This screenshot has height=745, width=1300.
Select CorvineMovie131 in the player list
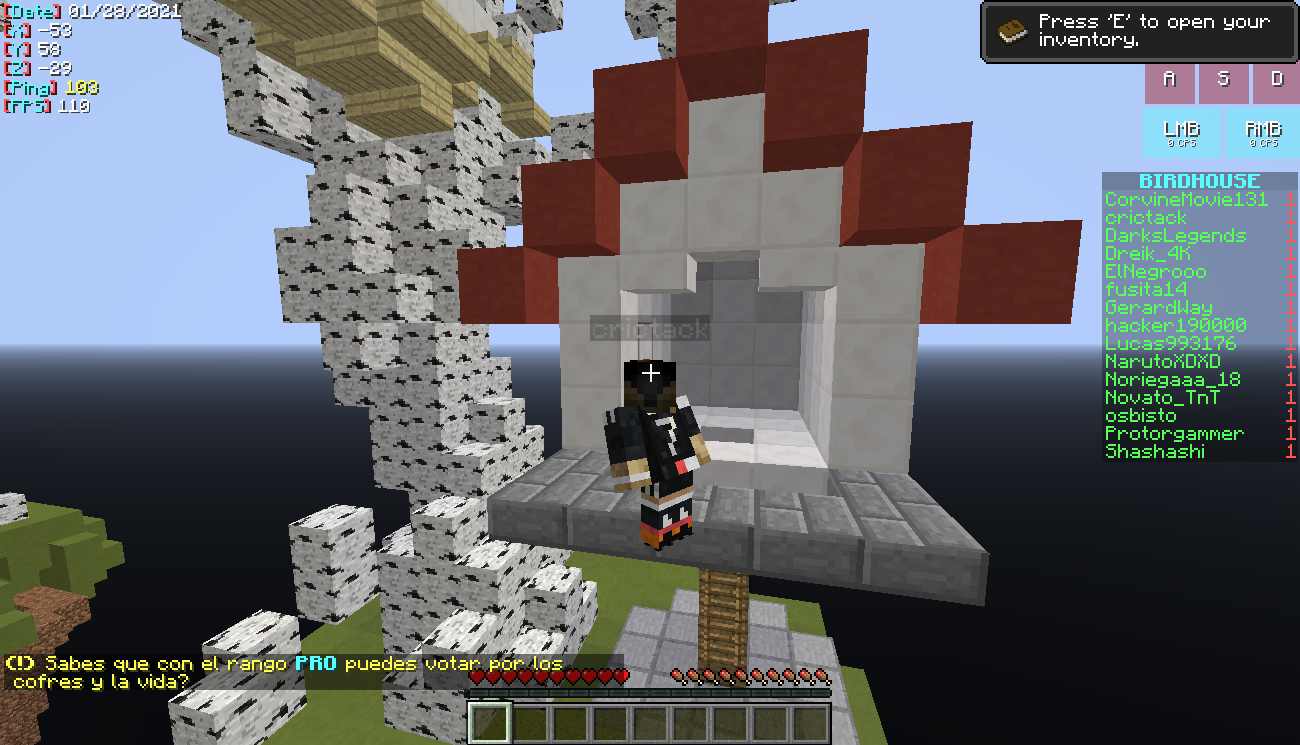coord(1186,200)
